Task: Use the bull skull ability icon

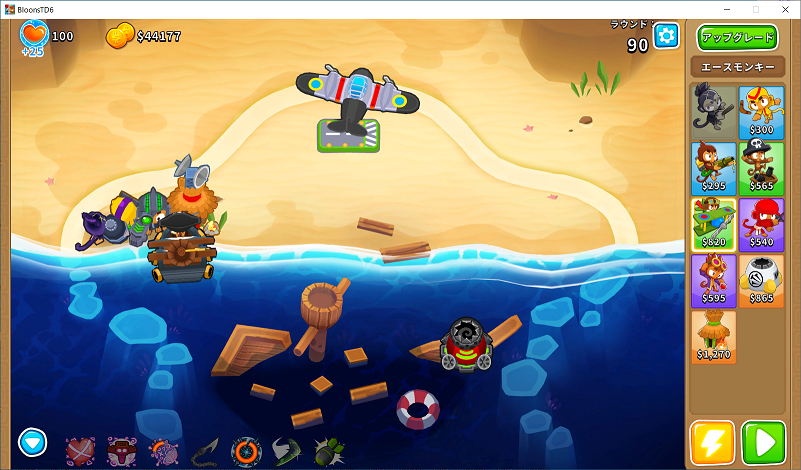Action: 122,452
